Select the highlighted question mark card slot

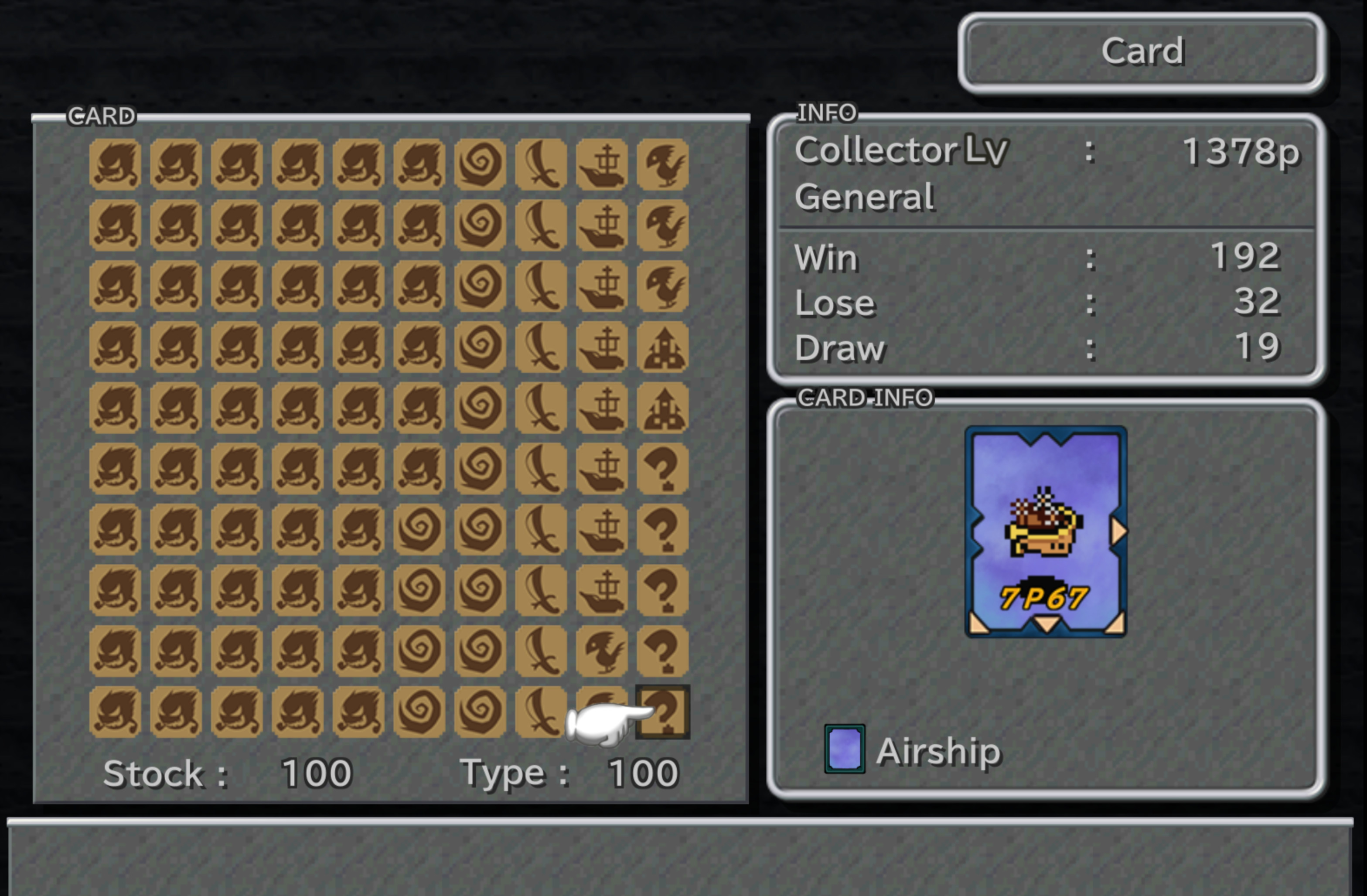(663, 712)
